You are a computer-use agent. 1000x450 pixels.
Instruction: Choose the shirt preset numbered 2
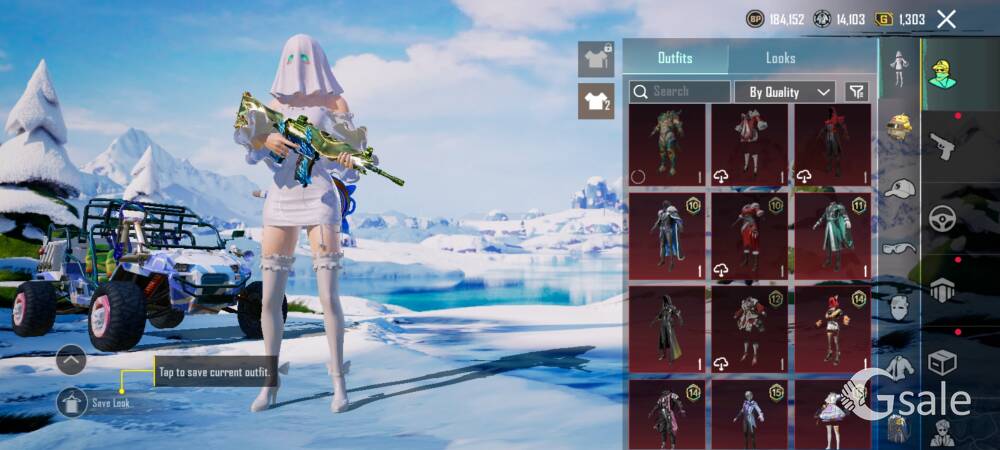tap(596, 101)
